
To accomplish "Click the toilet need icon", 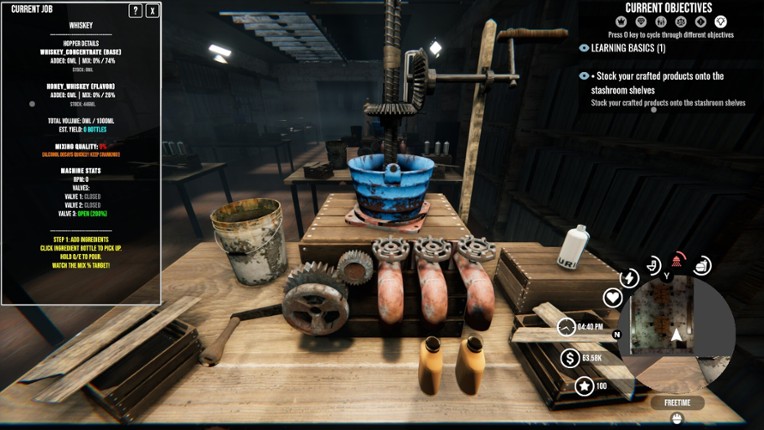I will (653, 266).
